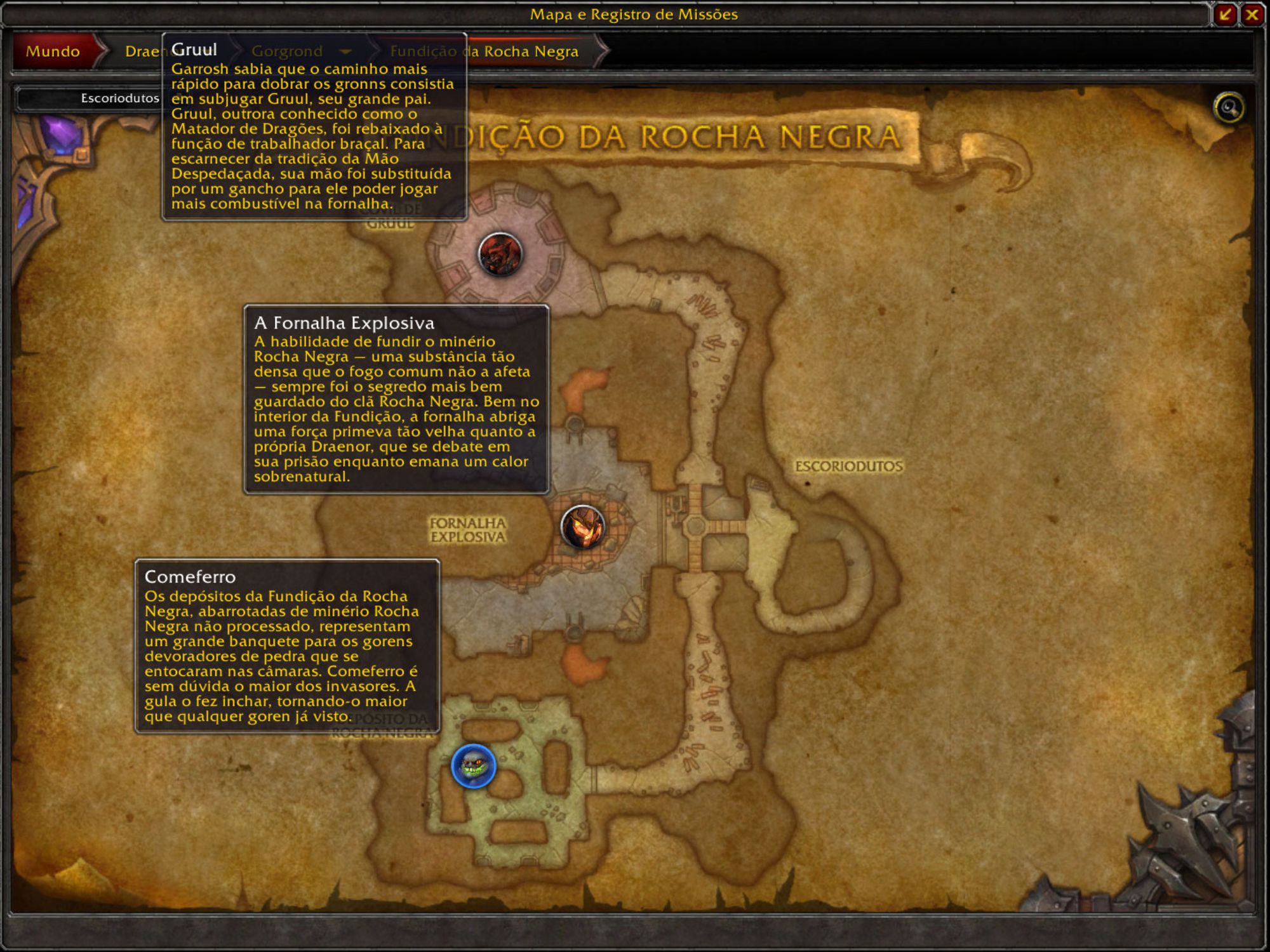Select the Gruul boss marker
1270x952 pixels.
click(x=500, y=255)
